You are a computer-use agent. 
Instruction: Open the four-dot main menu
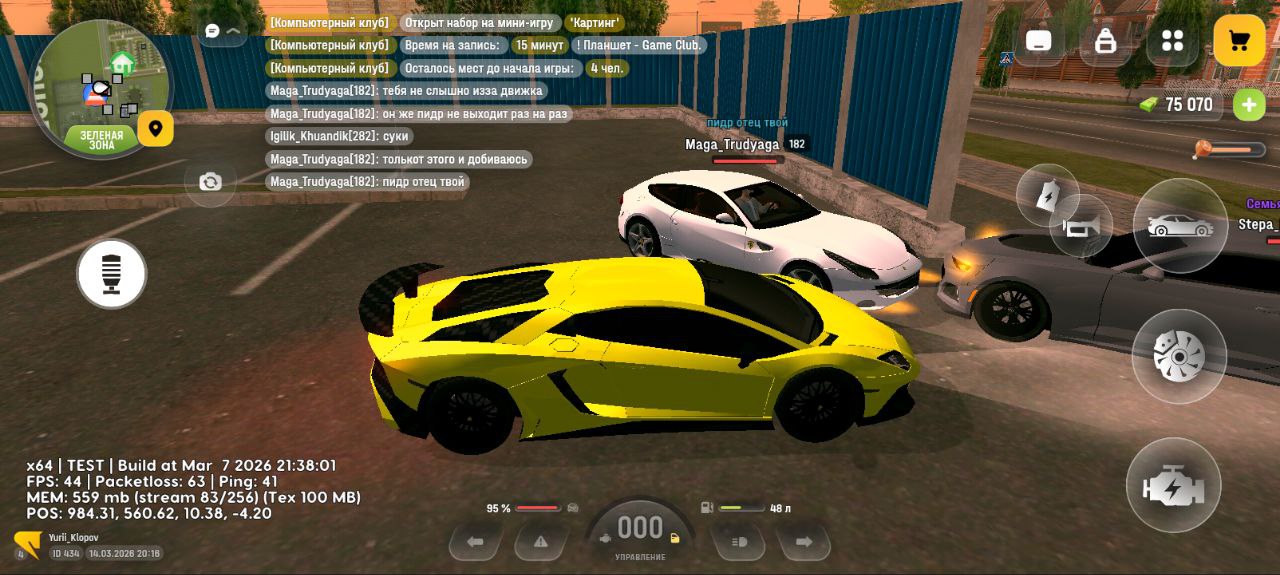1172,41
